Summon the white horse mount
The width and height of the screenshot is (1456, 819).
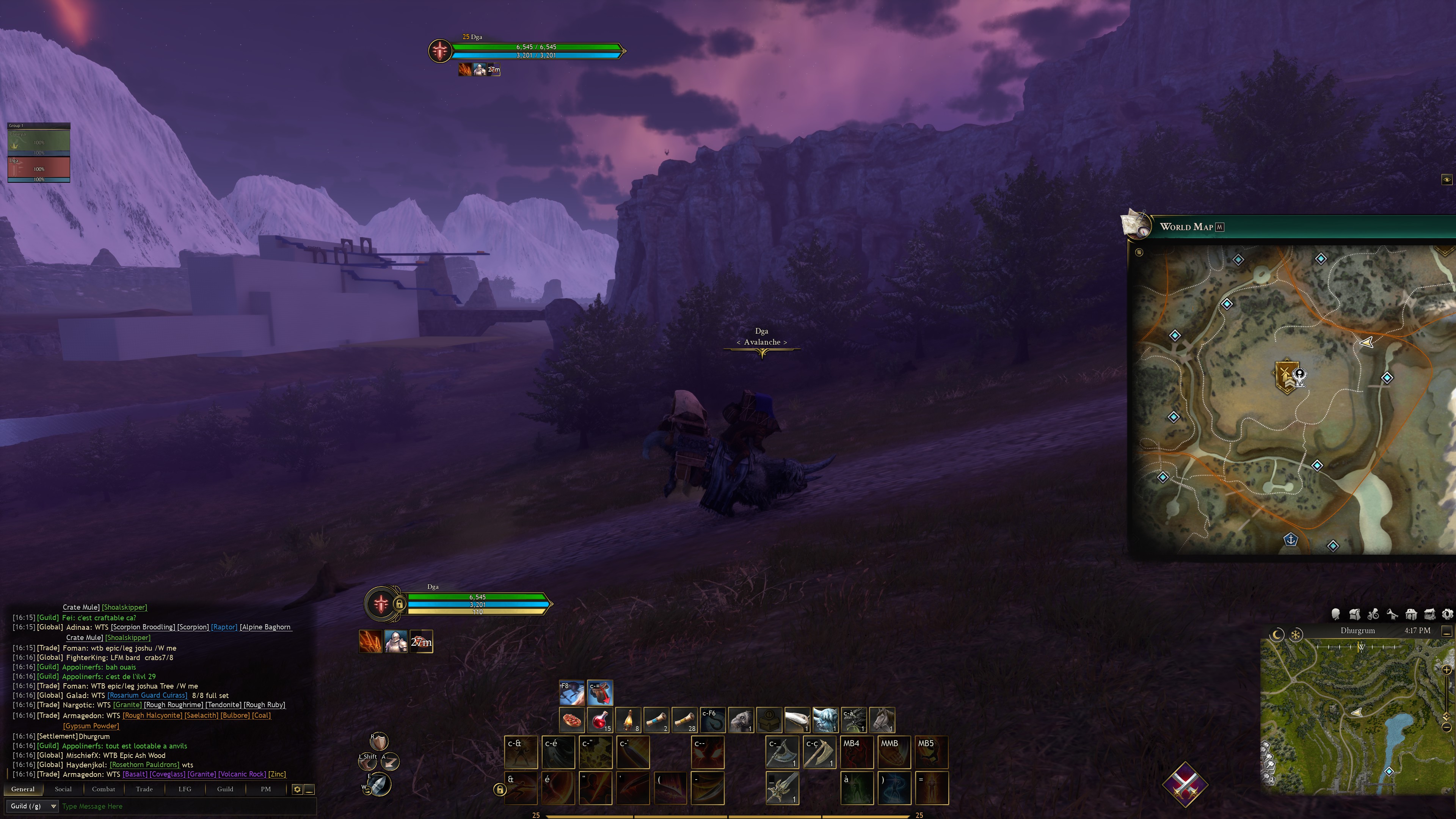tap(882, 720)
